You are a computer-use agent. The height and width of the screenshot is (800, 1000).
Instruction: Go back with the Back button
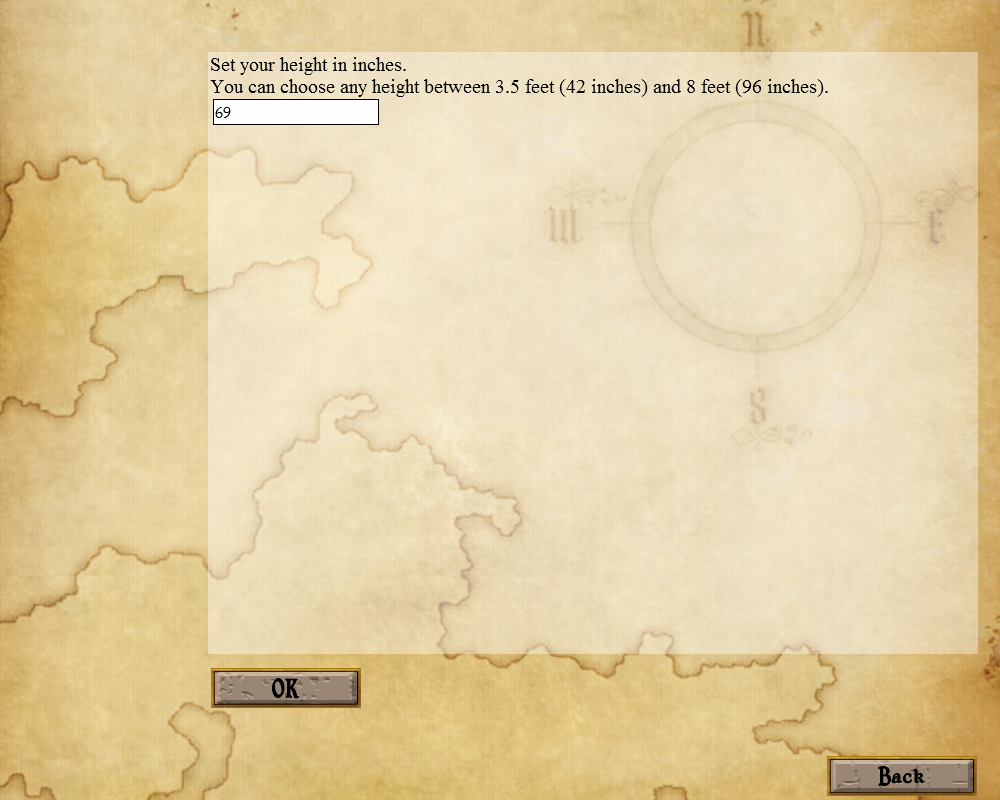[901, 776]
